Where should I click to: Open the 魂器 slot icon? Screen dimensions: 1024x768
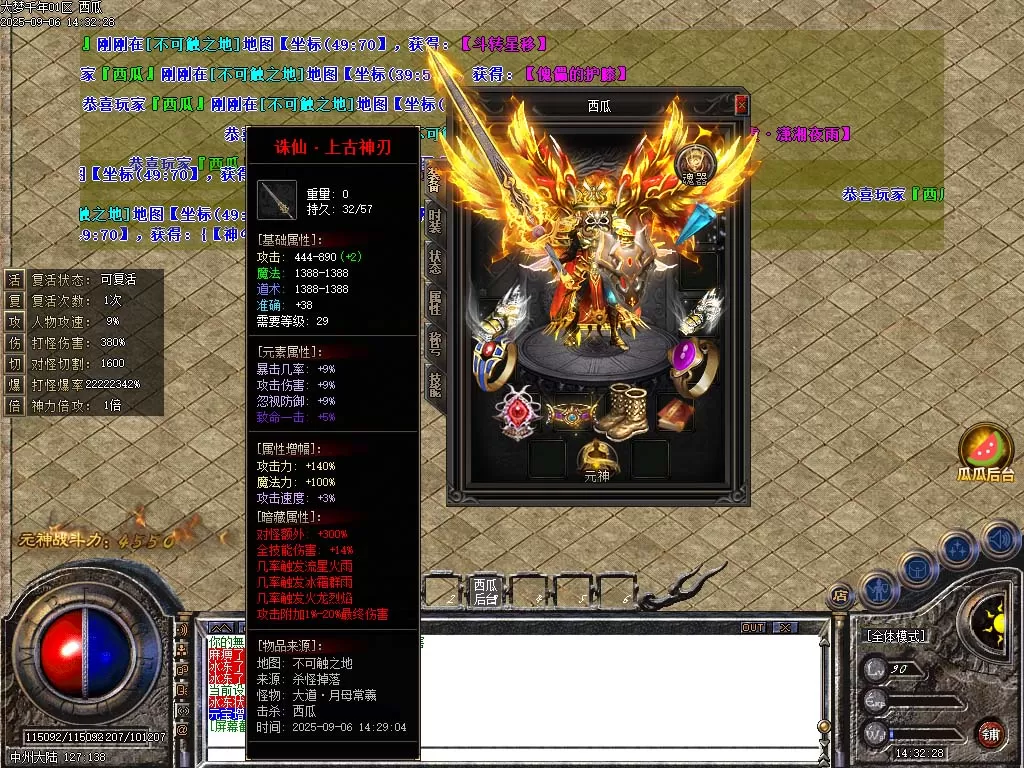click(x=693, y=162)
